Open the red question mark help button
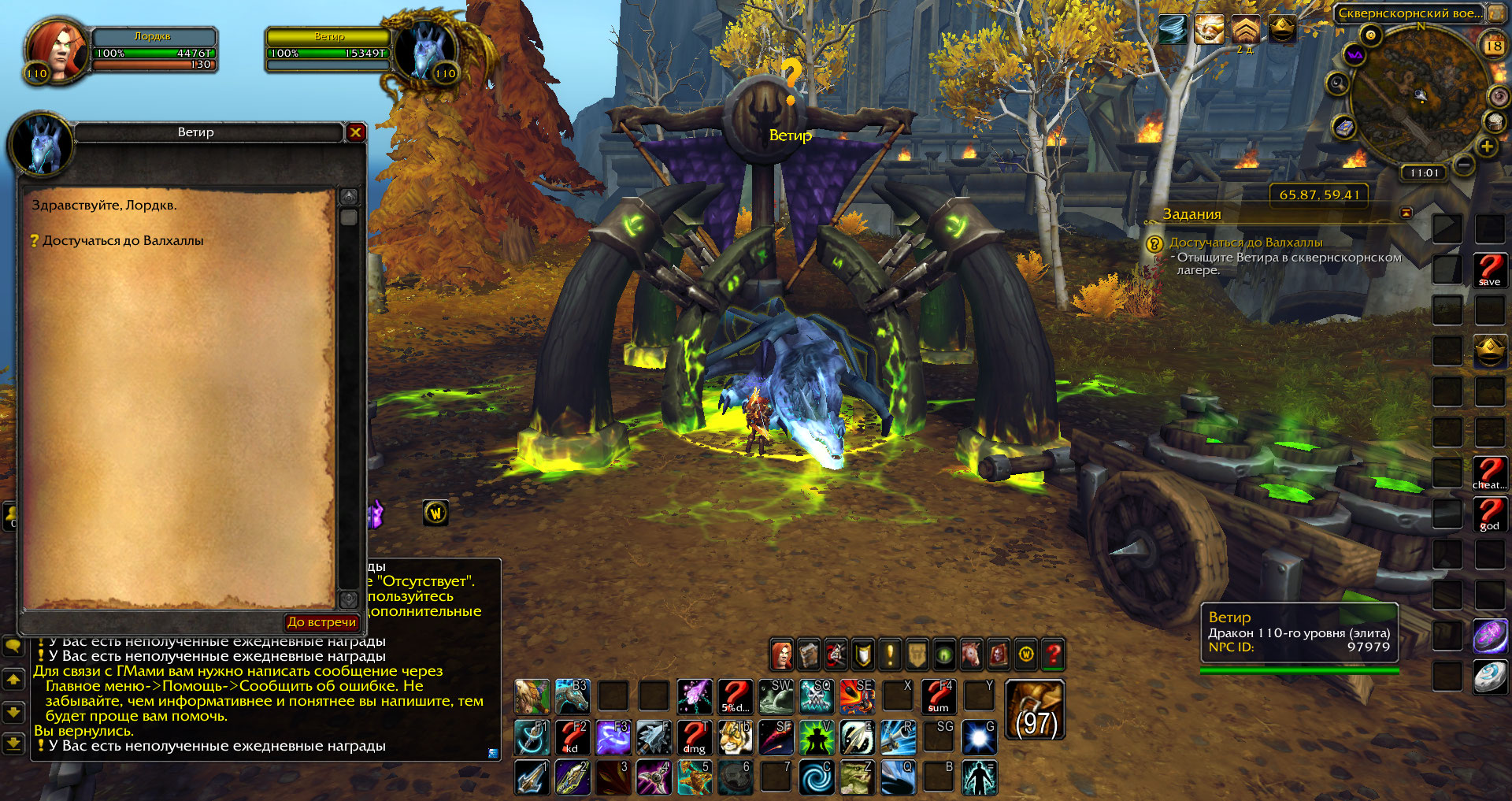The height and width of the screenshot is (801, 1512). pos(1053,654)
